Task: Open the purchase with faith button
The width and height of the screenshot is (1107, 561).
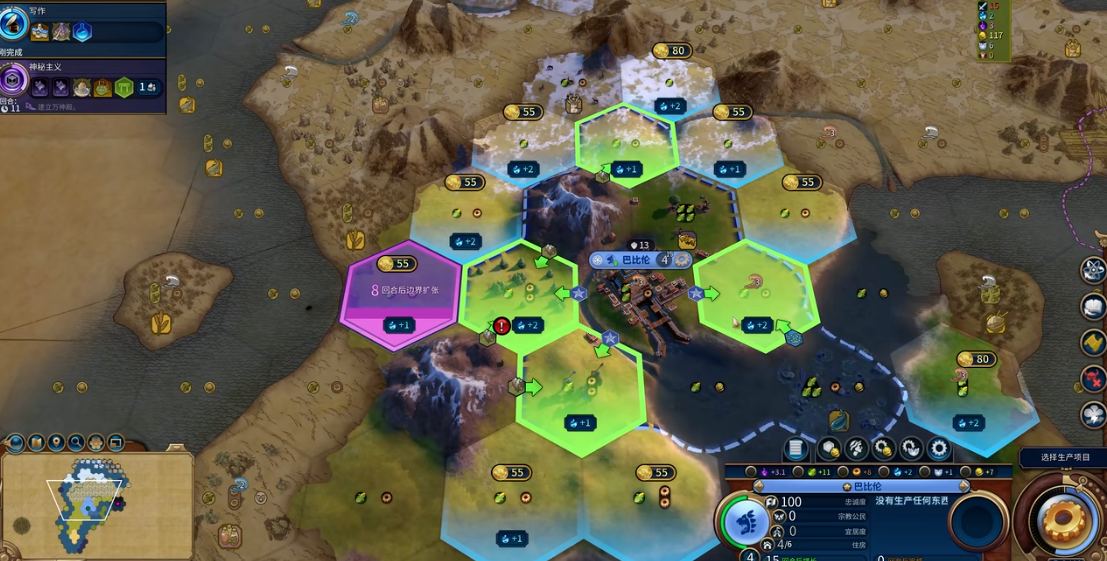Action: [x=911, y=449]
